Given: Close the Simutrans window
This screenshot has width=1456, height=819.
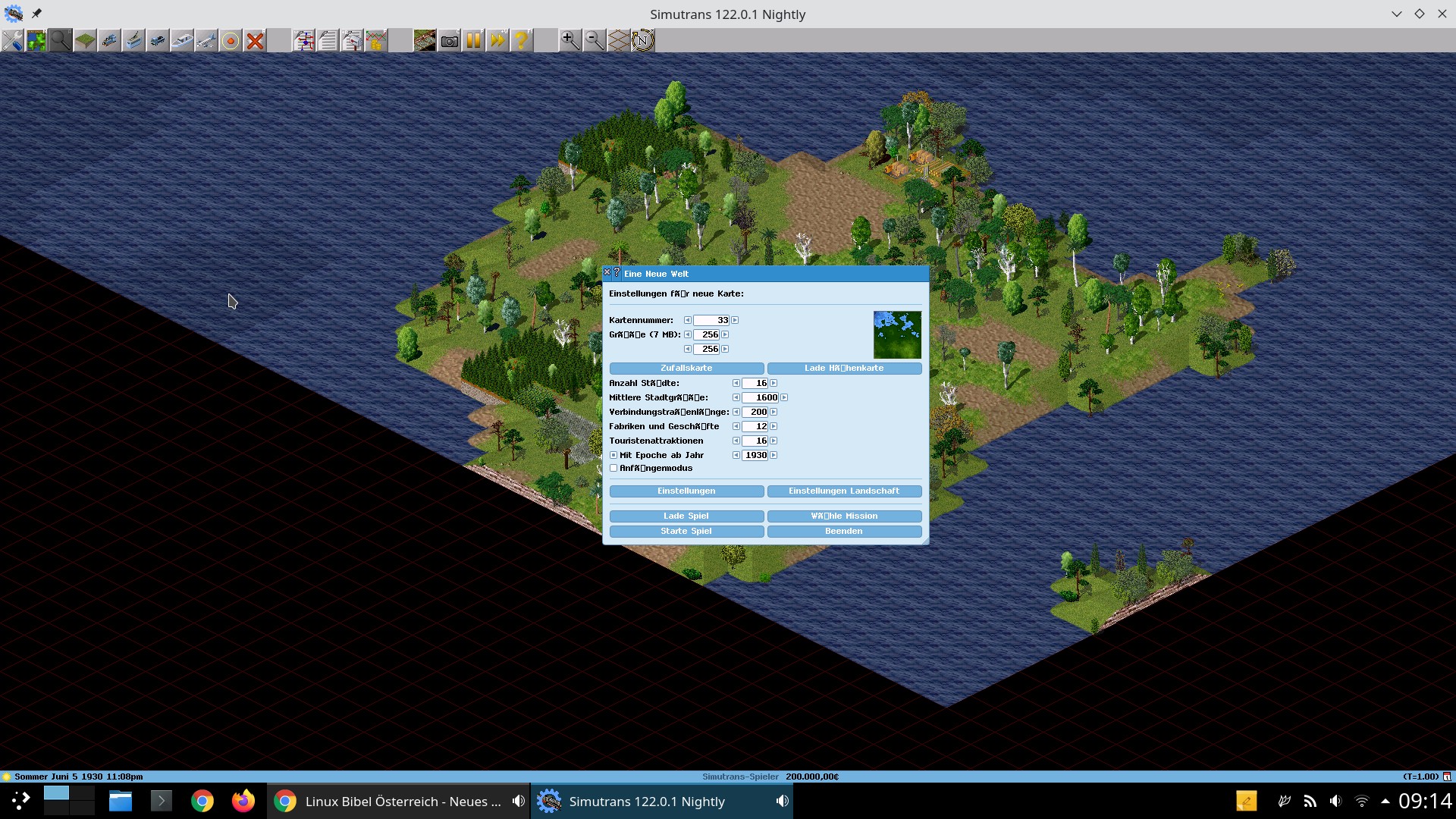Looking at the screenshot, I should tap(1442, 14).
